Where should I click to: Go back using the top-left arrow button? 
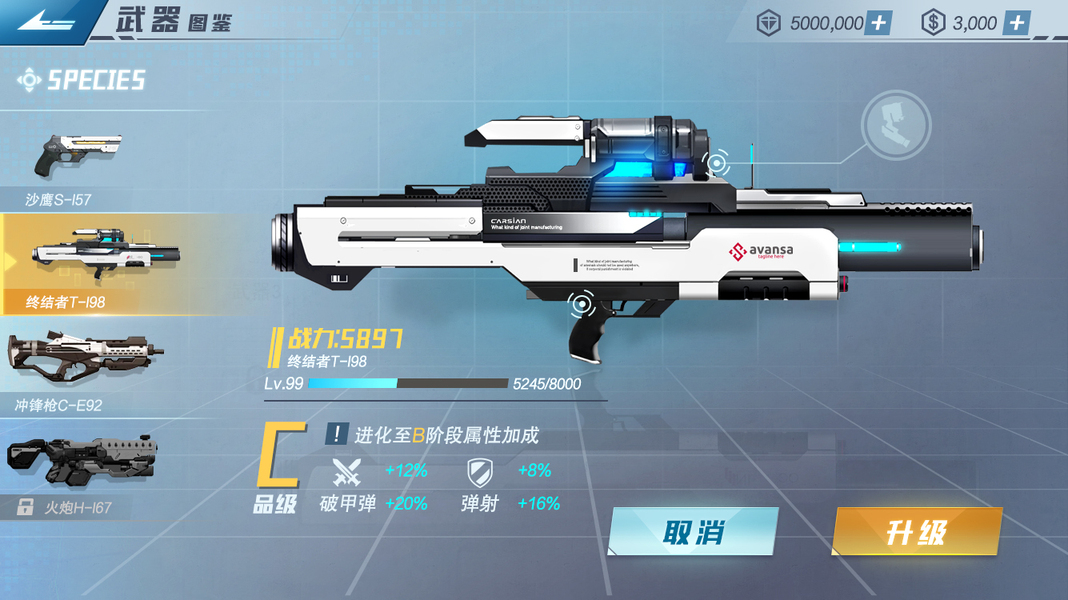43,22
